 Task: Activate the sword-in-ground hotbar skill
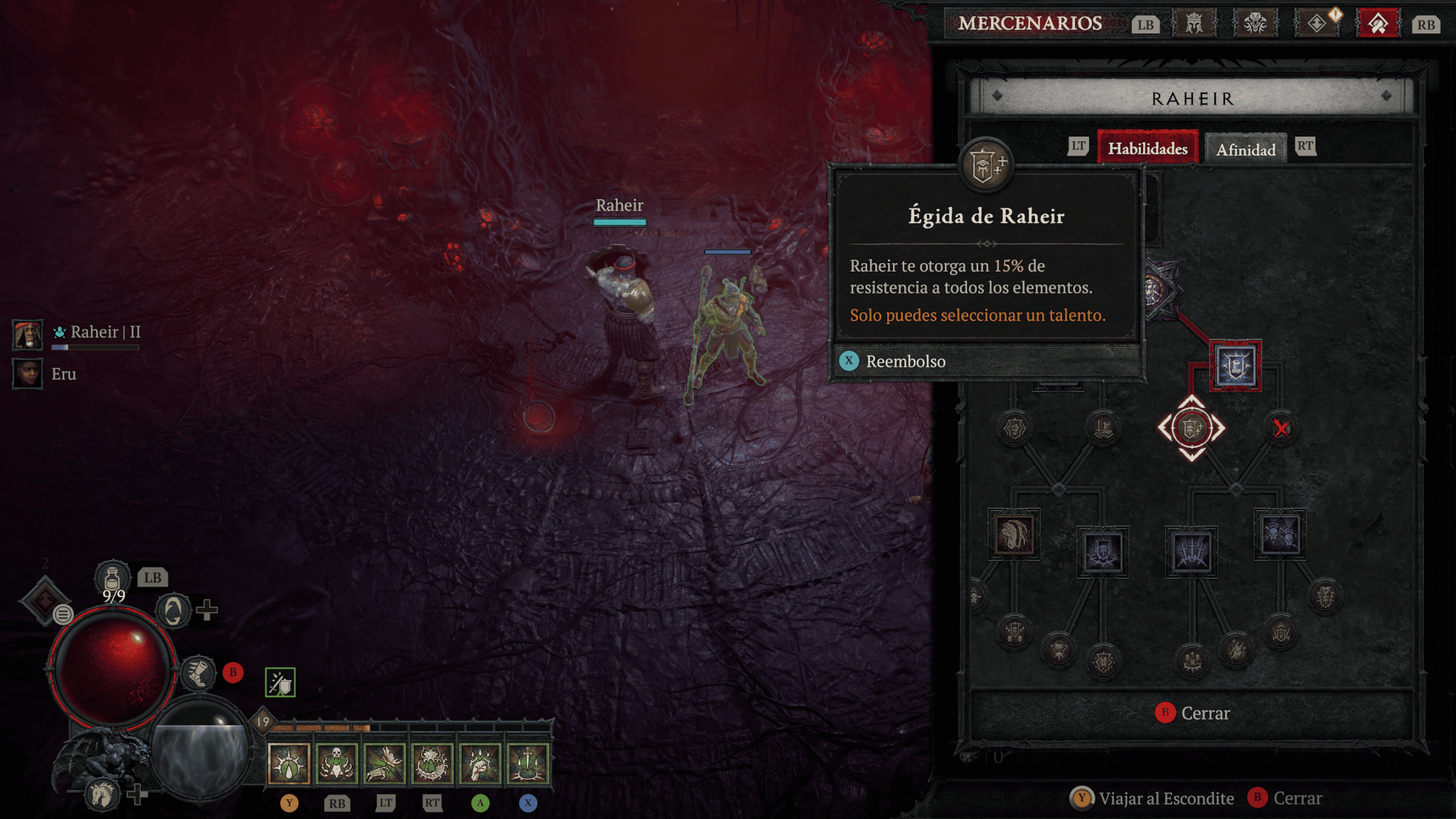pyautogui.click(x=528, y=764)
